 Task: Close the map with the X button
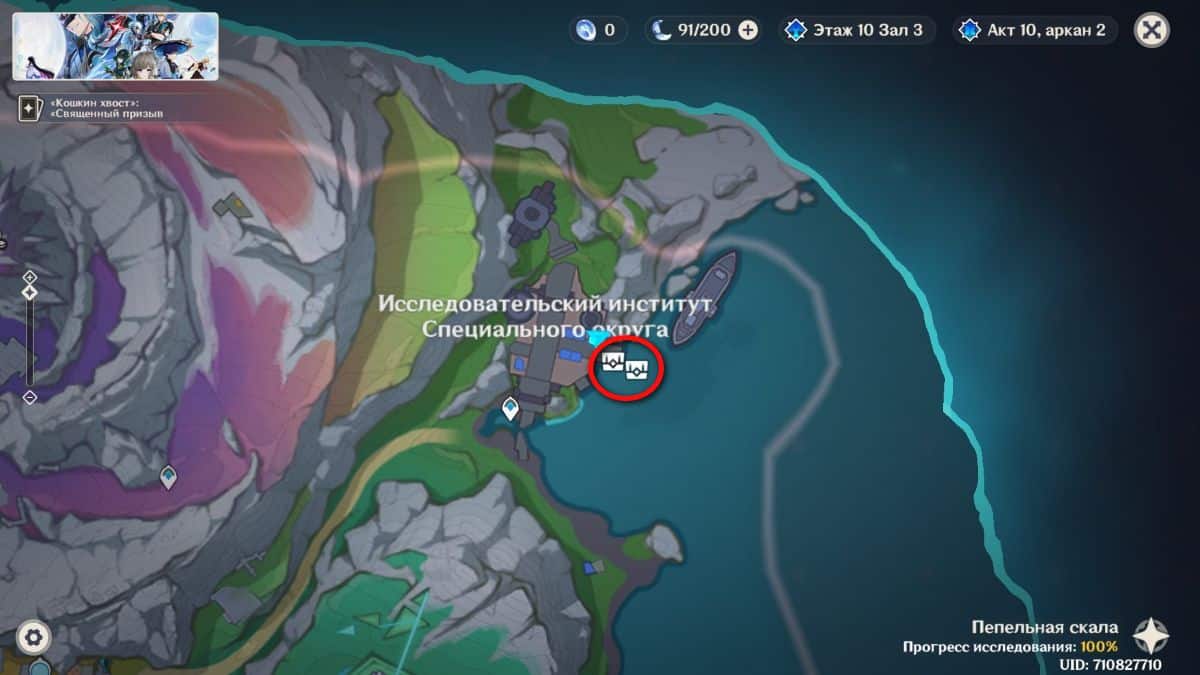(1151, 30)
